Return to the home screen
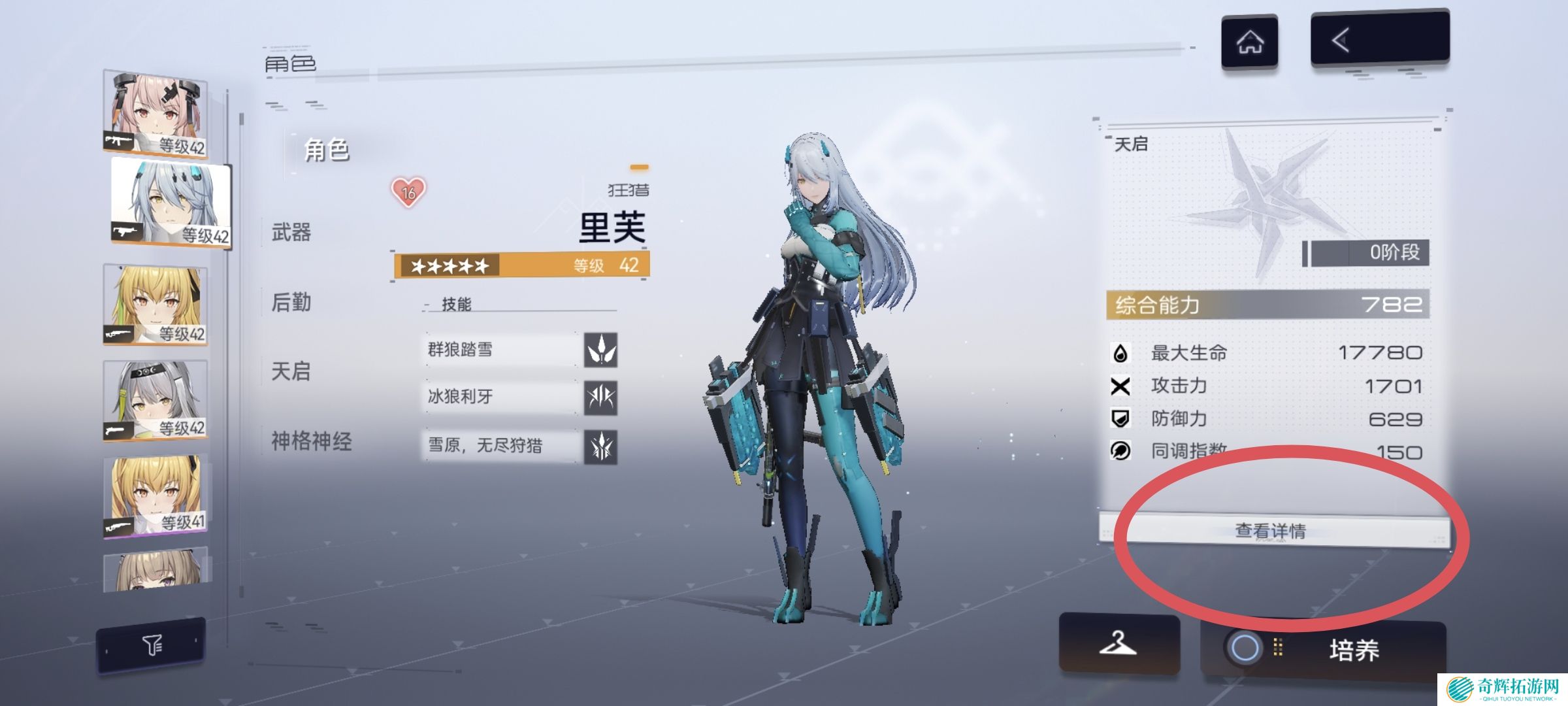This screenshot has height=706, width=1568. click(x=1249, y=42)
